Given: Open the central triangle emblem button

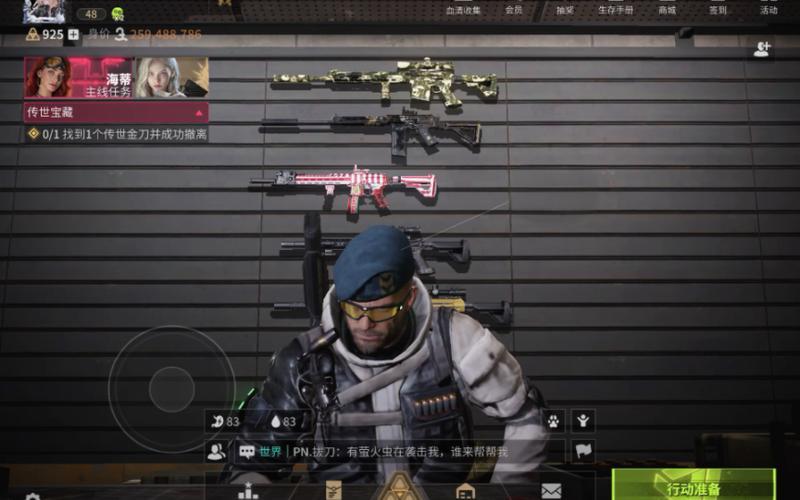Looking at the screenshot, I should [401, 489].
